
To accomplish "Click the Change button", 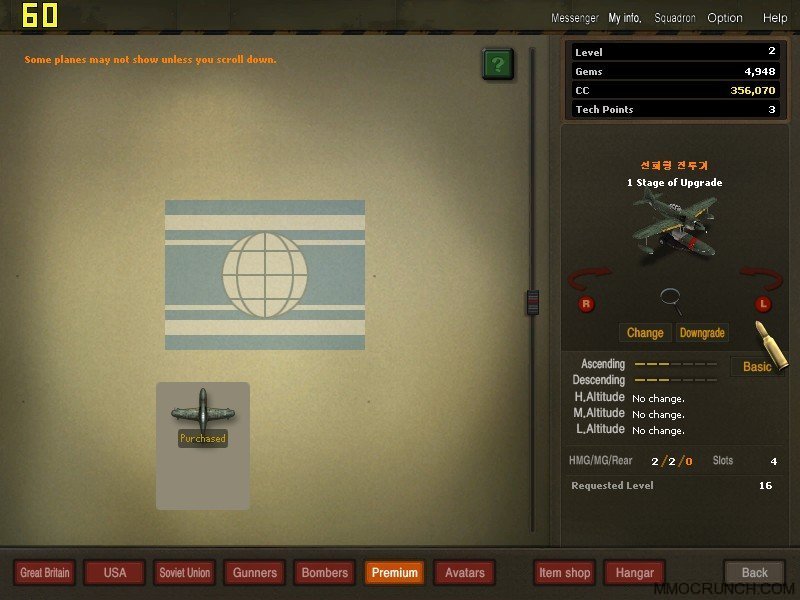I will tap(645, 333).
